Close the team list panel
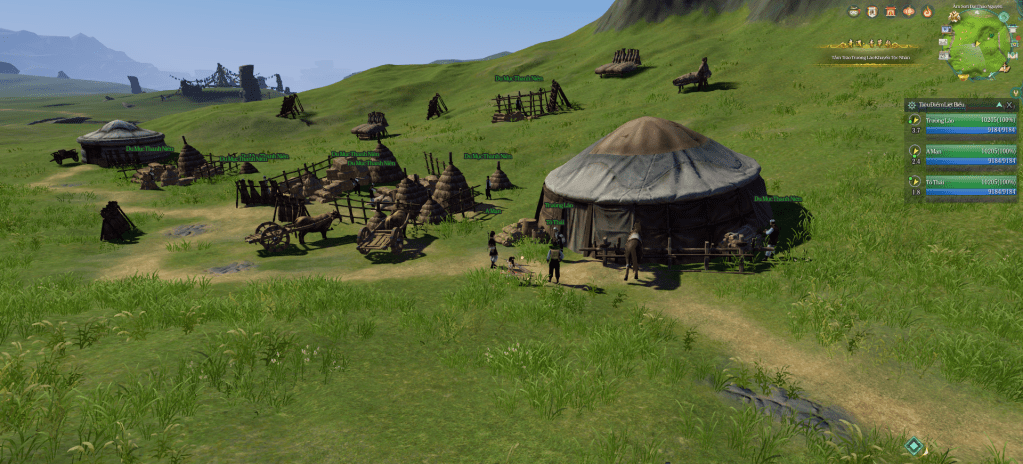This screenshot has height=464, width=1023. pyautogui.click(x=1010, y=105)
